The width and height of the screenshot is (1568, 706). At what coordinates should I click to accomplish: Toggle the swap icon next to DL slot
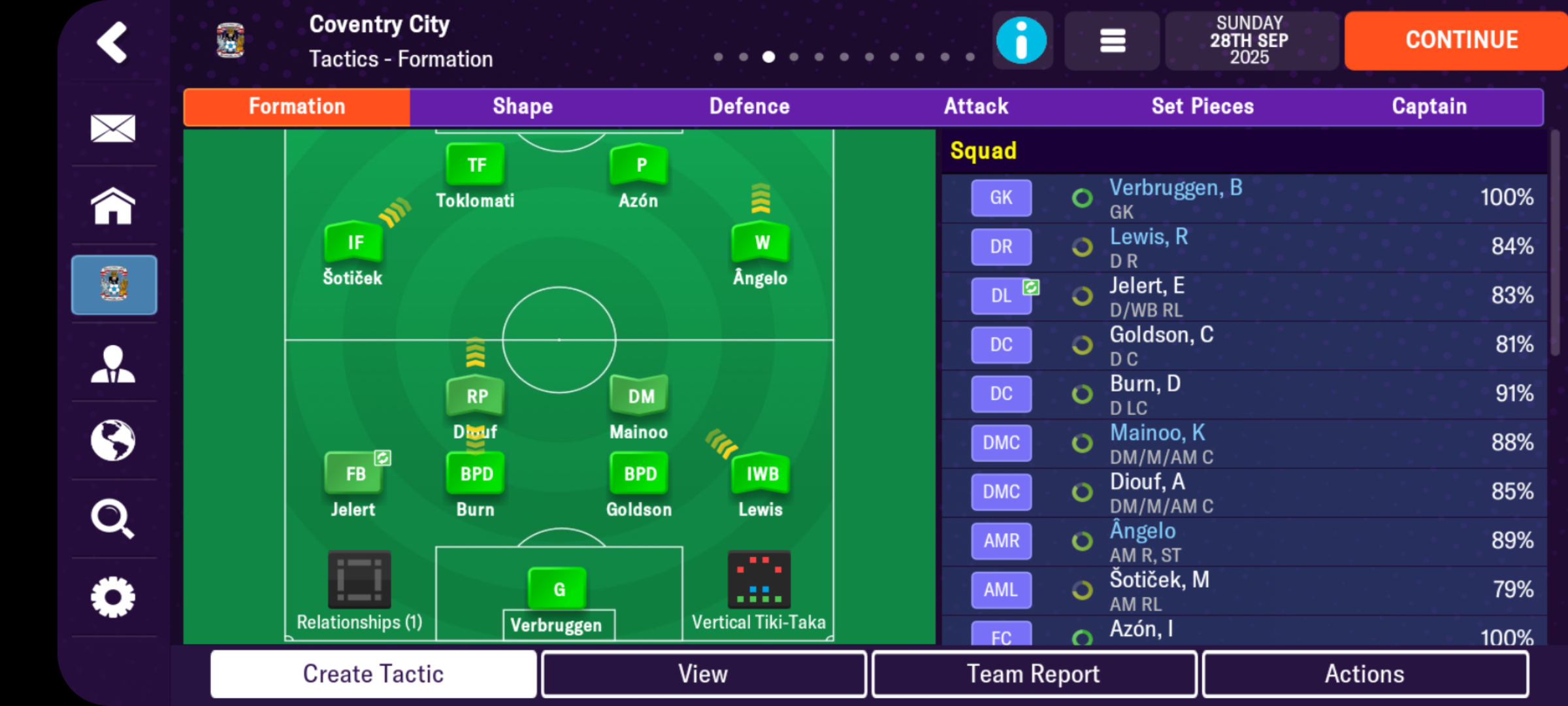point(1030,286)
